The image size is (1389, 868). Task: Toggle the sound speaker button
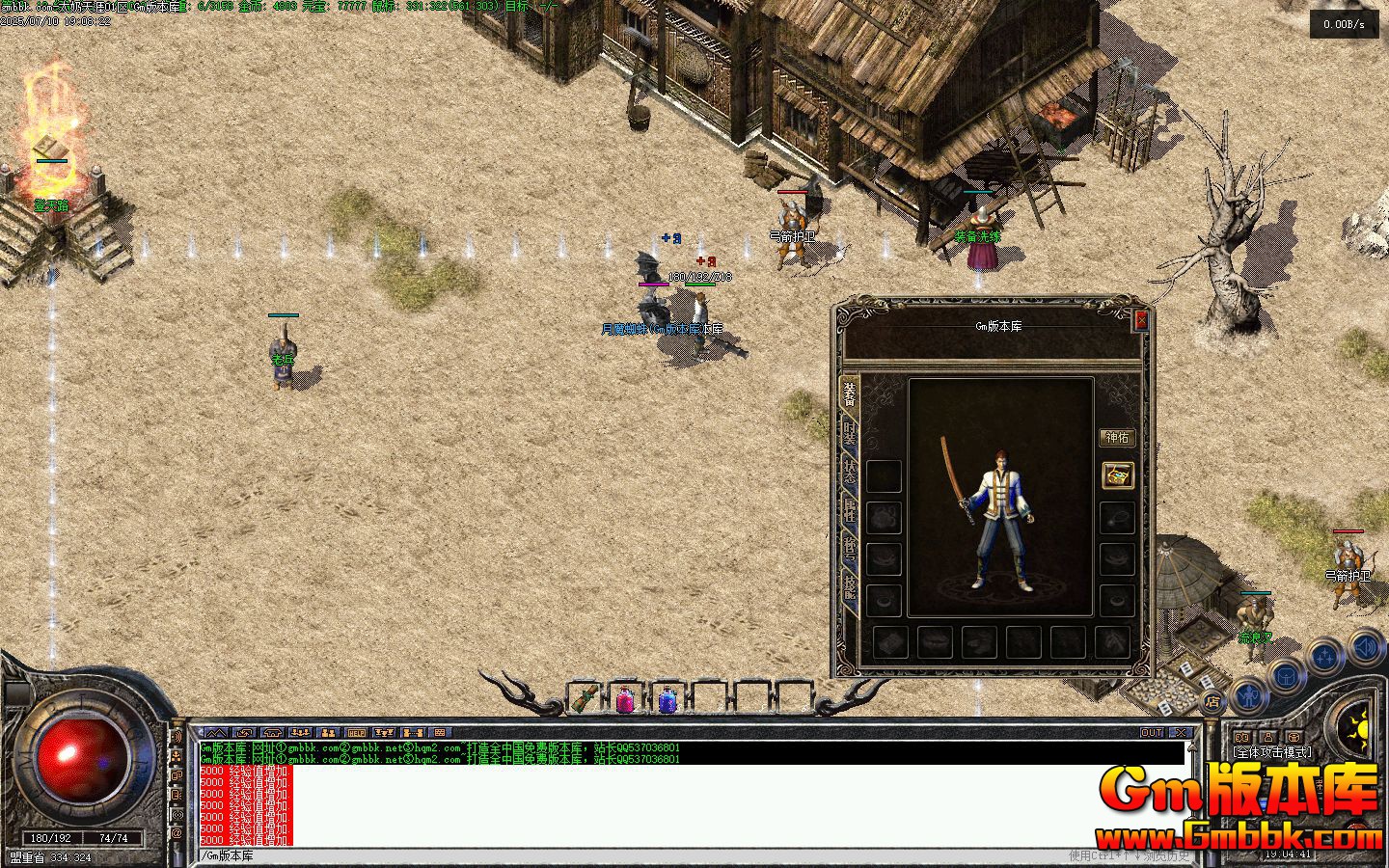point(1366,644)
